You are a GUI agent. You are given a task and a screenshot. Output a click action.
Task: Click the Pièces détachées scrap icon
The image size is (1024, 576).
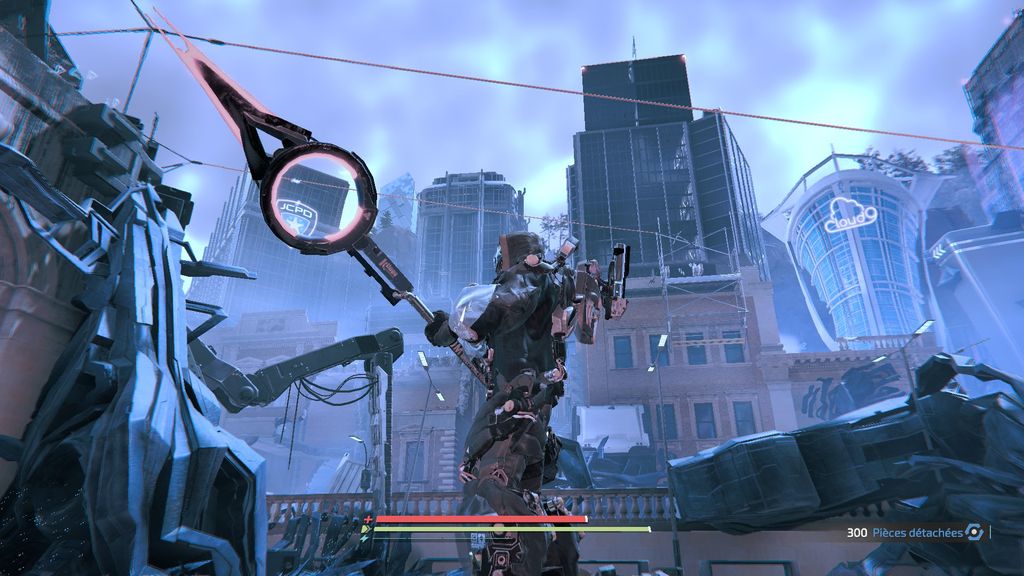[x=974, y=533]
